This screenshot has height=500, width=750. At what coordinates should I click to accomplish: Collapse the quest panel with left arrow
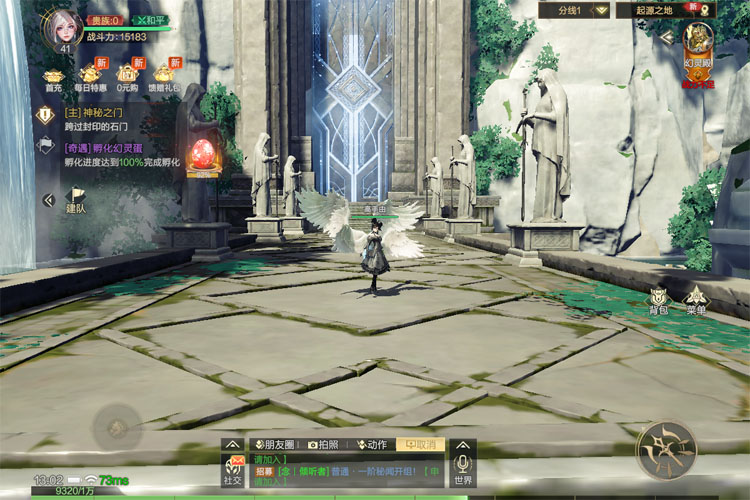(x=48, y=200)
